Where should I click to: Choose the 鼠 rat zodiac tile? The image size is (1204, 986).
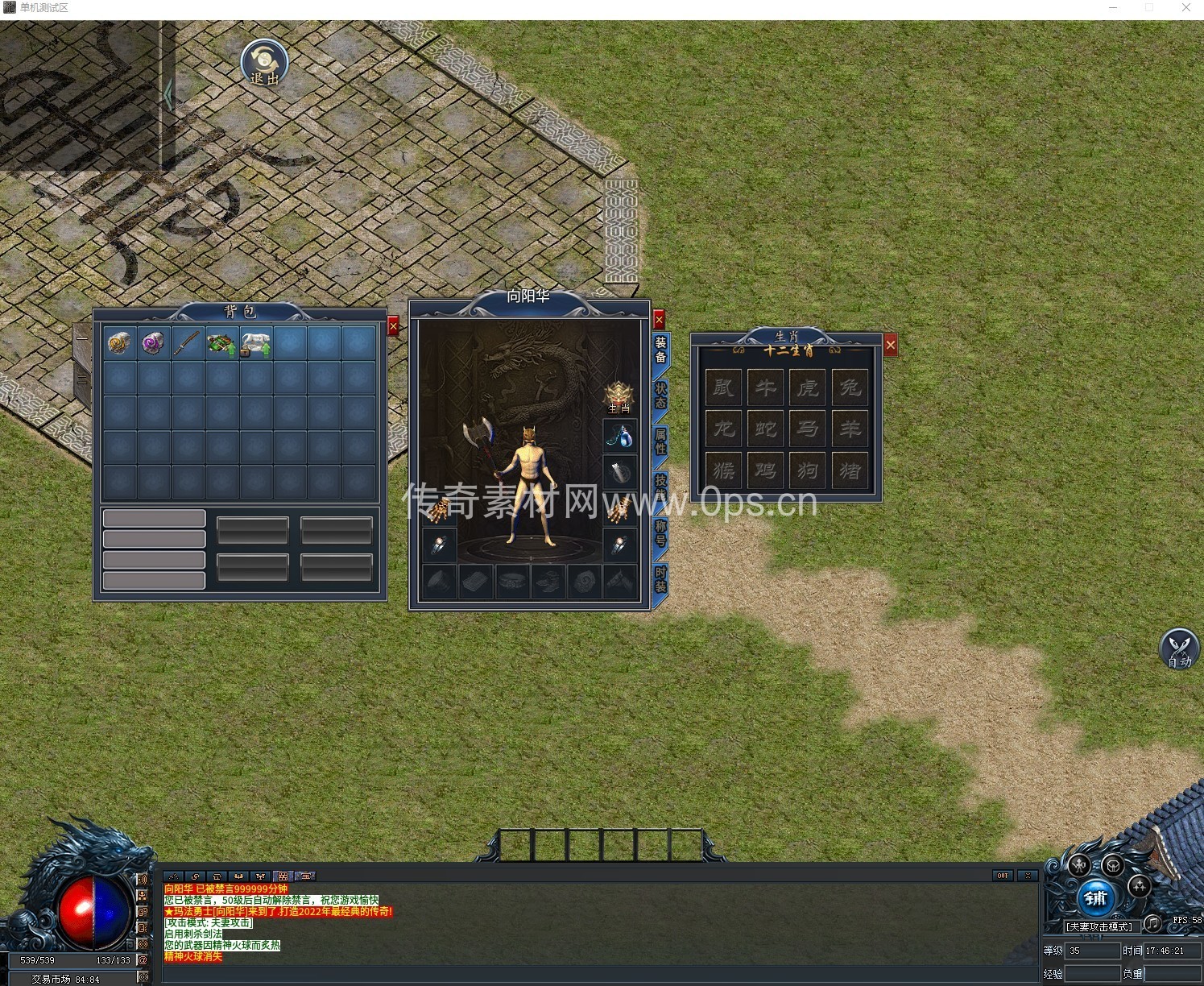pos(724,387)
